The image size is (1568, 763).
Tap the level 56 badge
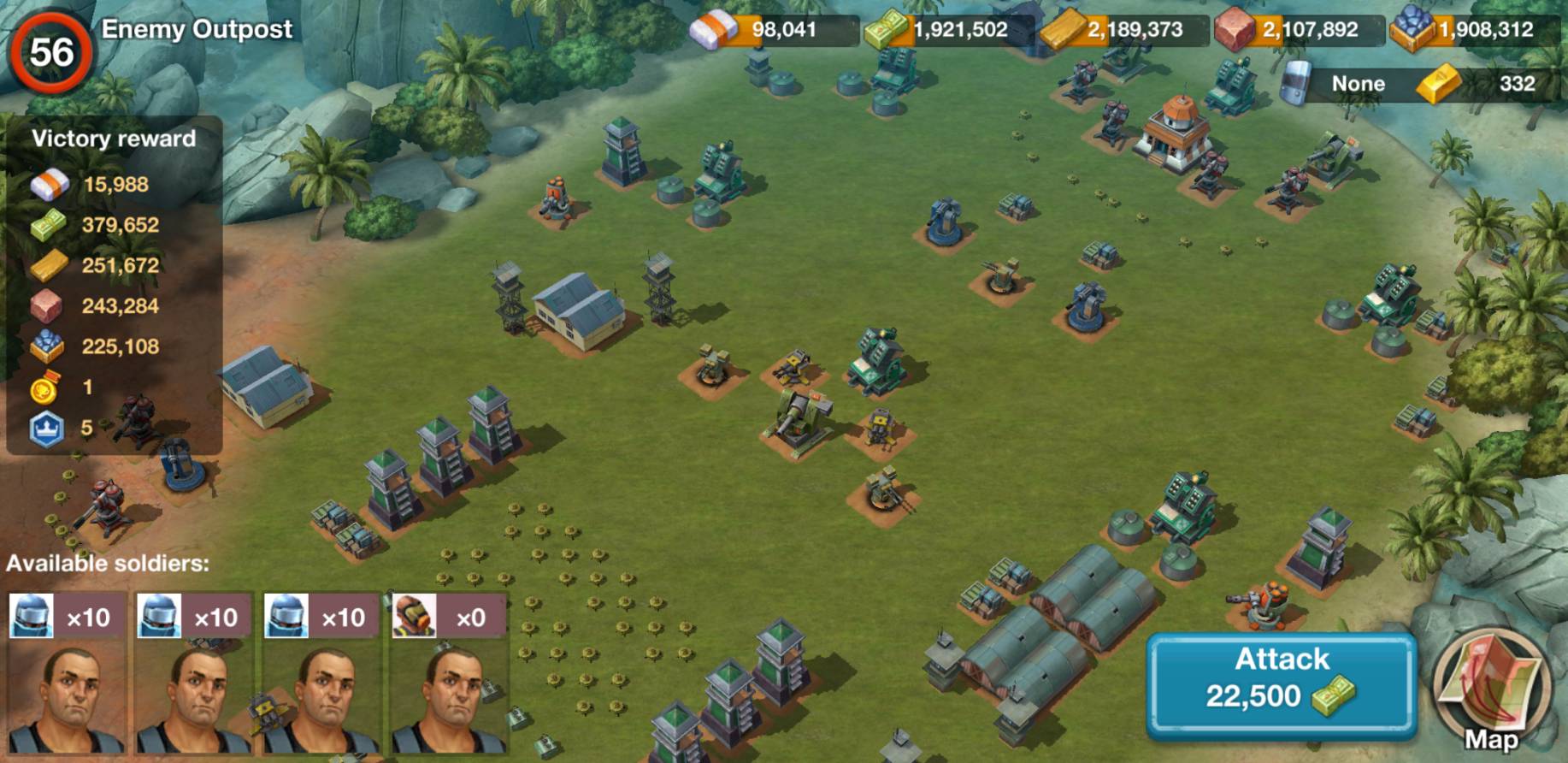click(51, 53)
